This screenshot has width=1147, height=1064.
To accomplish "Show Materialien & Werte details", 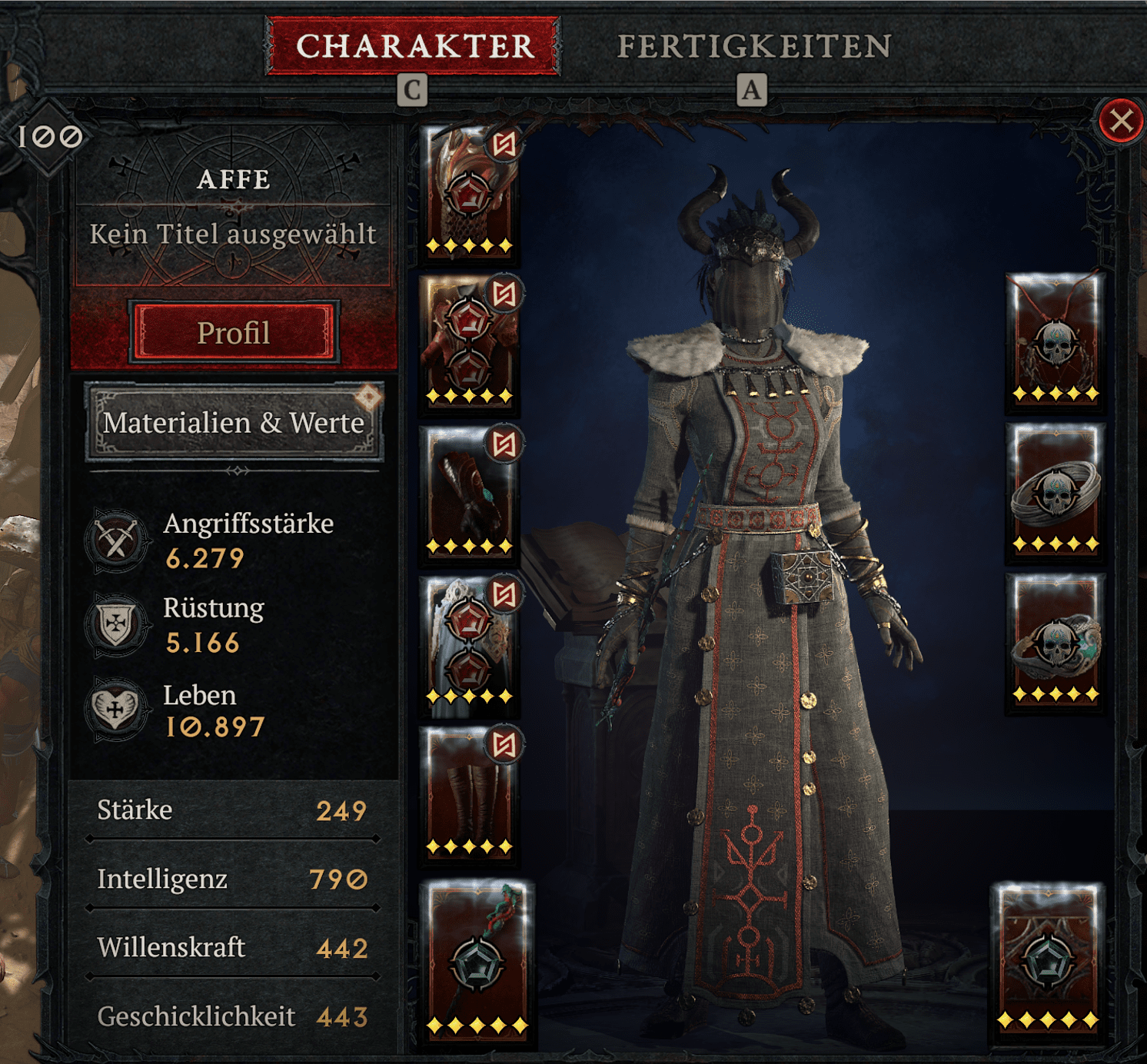I will click(x=234, y=423).
